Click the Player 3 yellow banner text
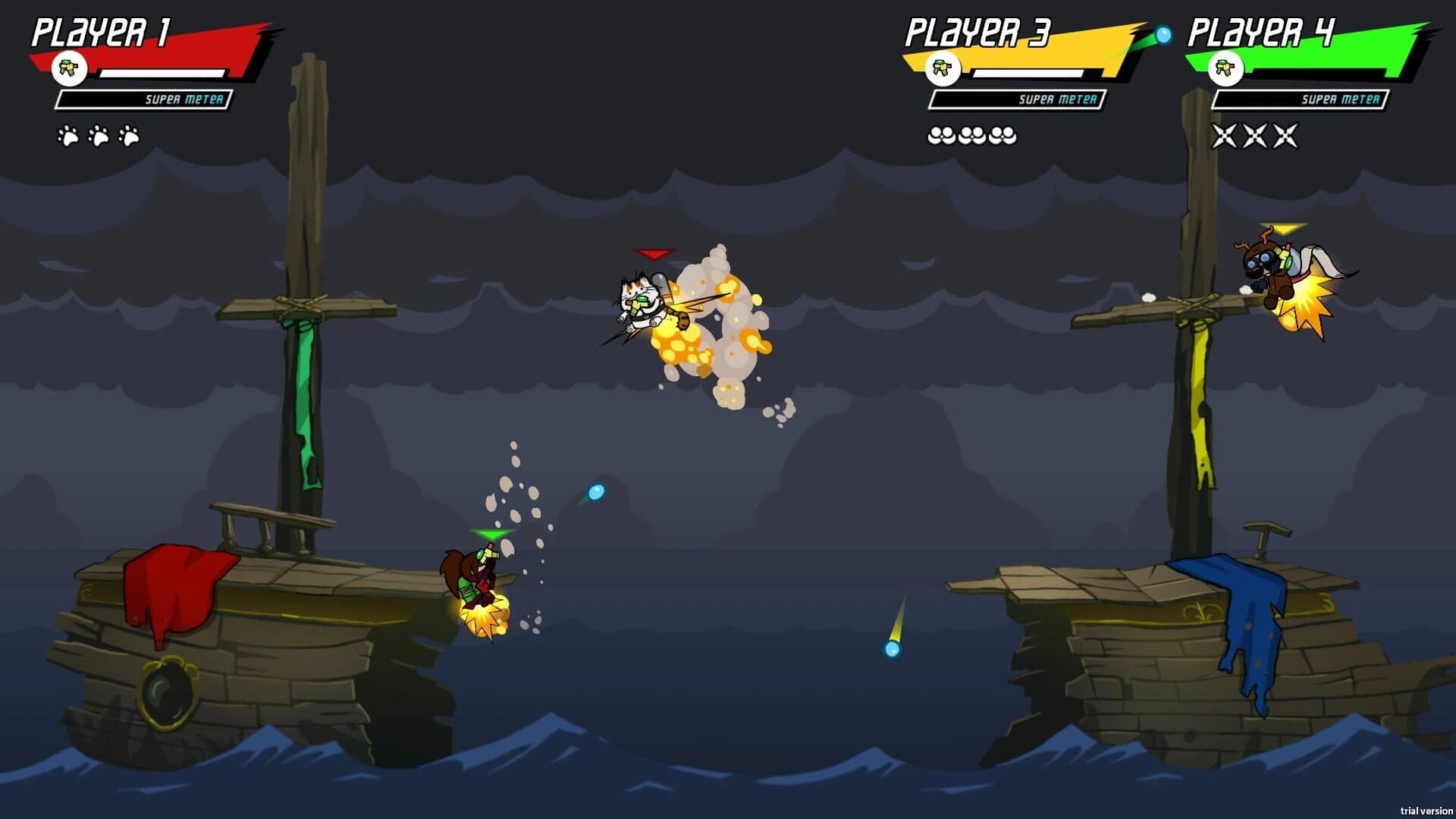The image size is (1456, 819). click(x=978, y=34)
